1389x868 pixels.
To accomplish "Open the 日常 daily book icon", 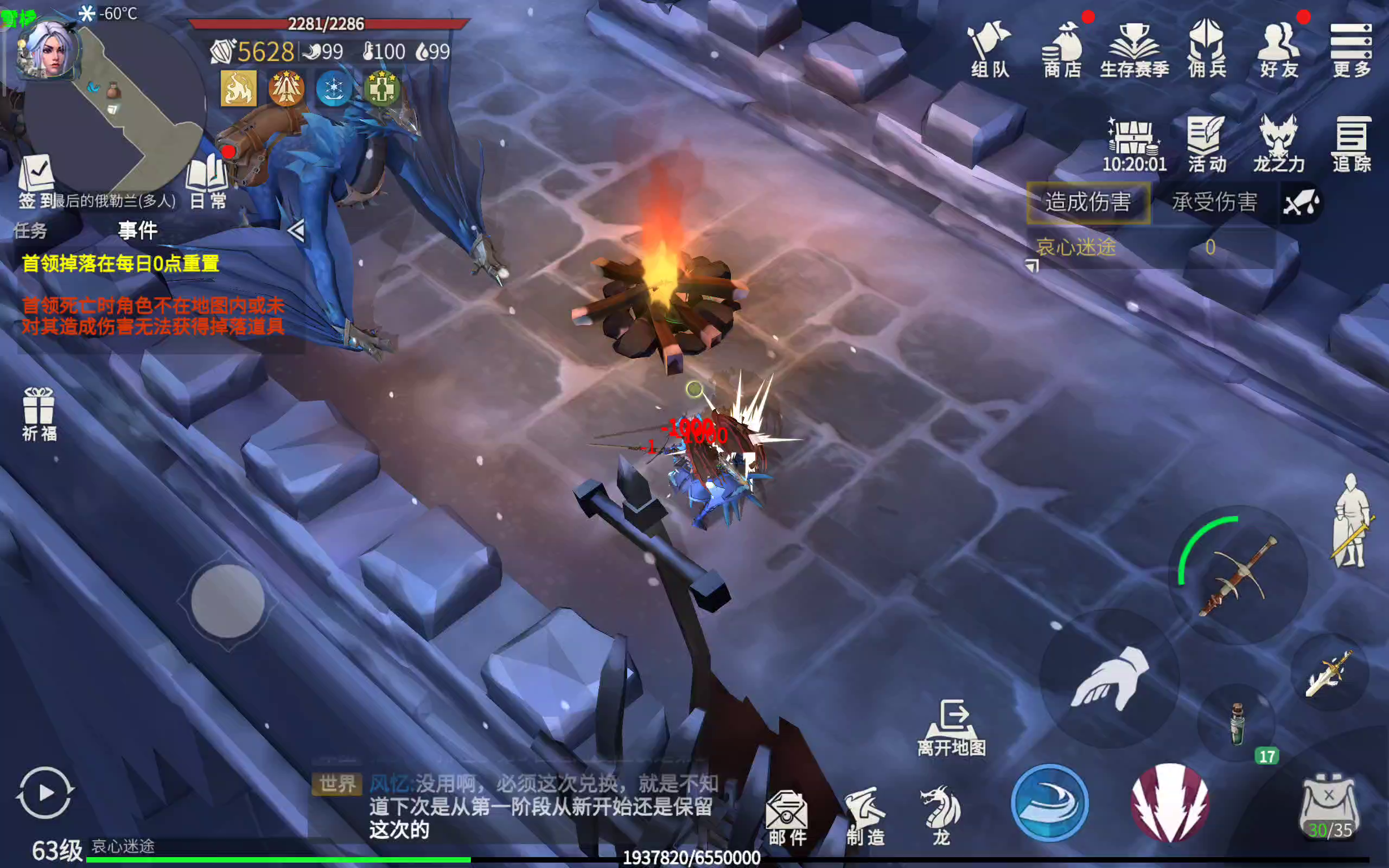I will click(x=208, y=181).
